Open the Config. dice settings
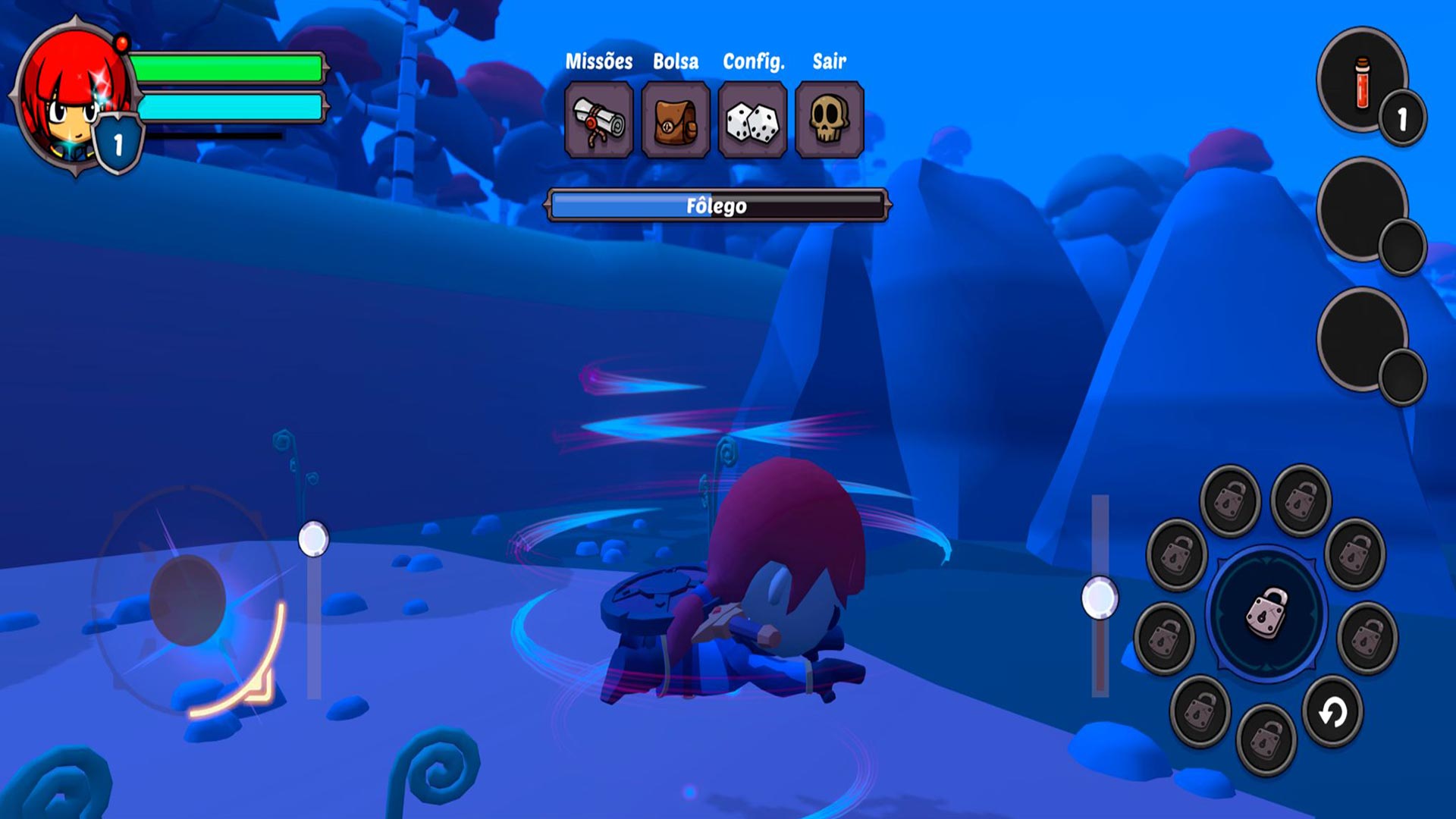Screen dimensions: 1456x819 point(752,120)
